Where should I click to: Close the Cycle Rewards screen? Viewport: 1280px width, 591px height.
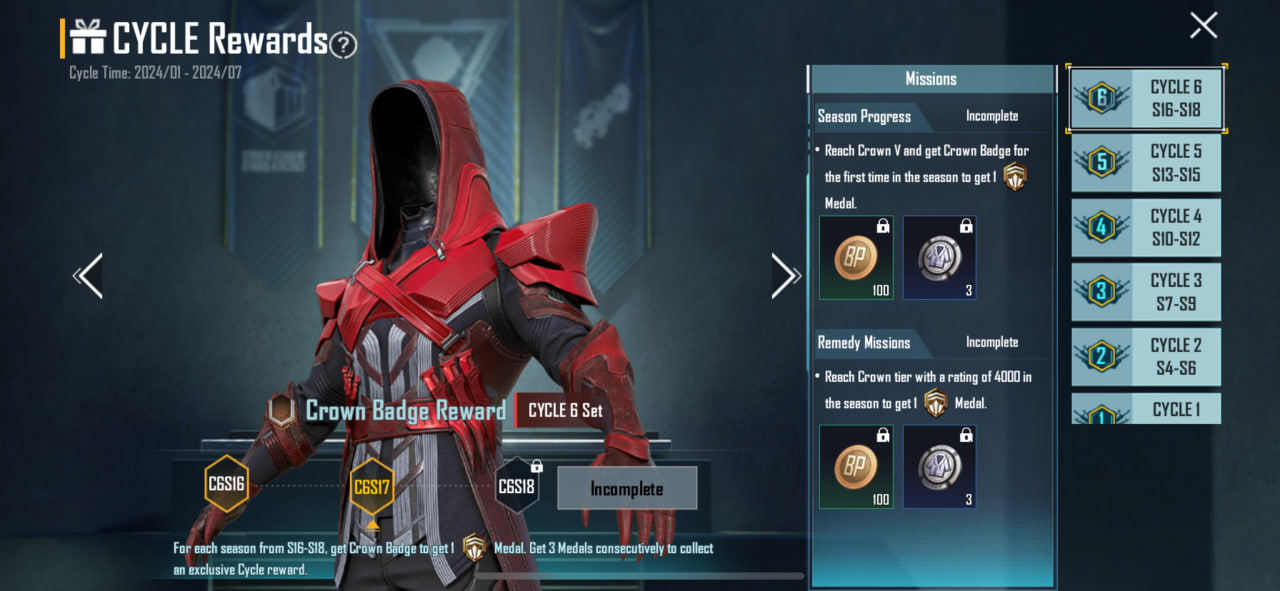point(1203,25)
